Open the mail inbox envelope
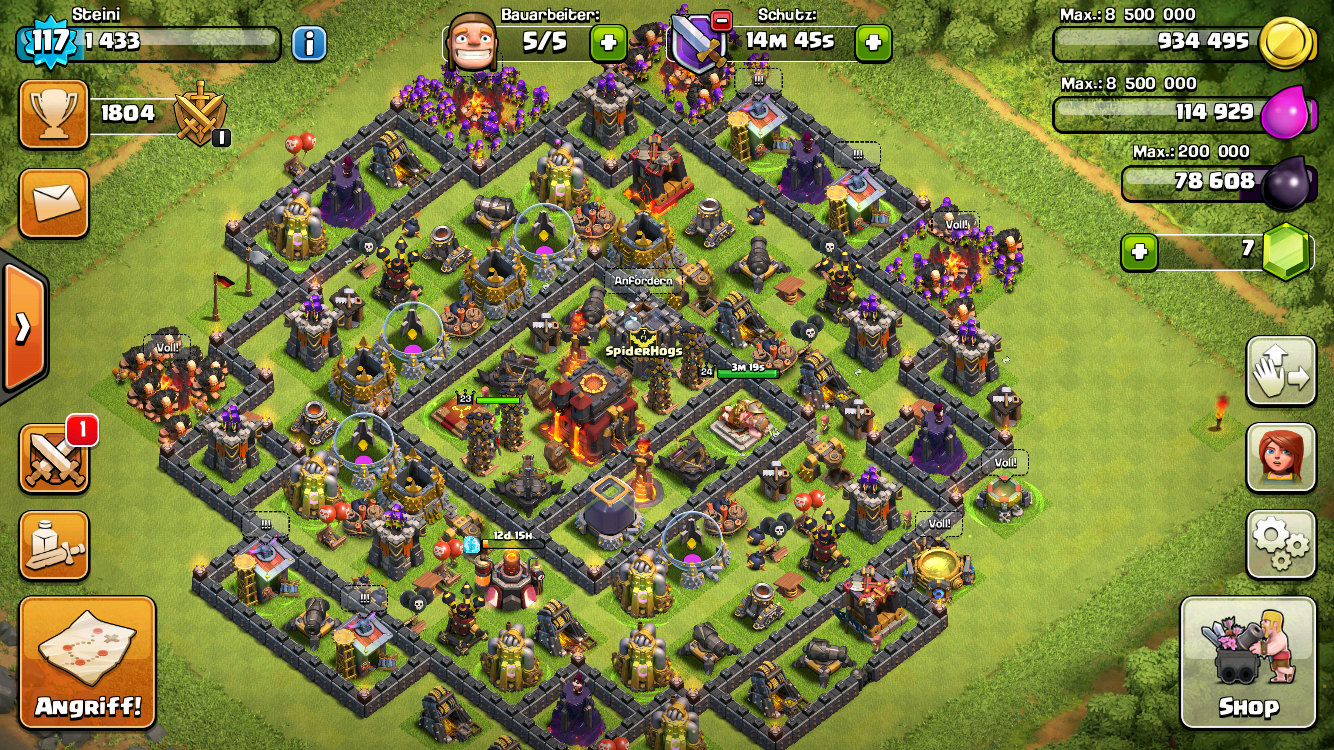 pyautogui.click(x=54, y=203)
